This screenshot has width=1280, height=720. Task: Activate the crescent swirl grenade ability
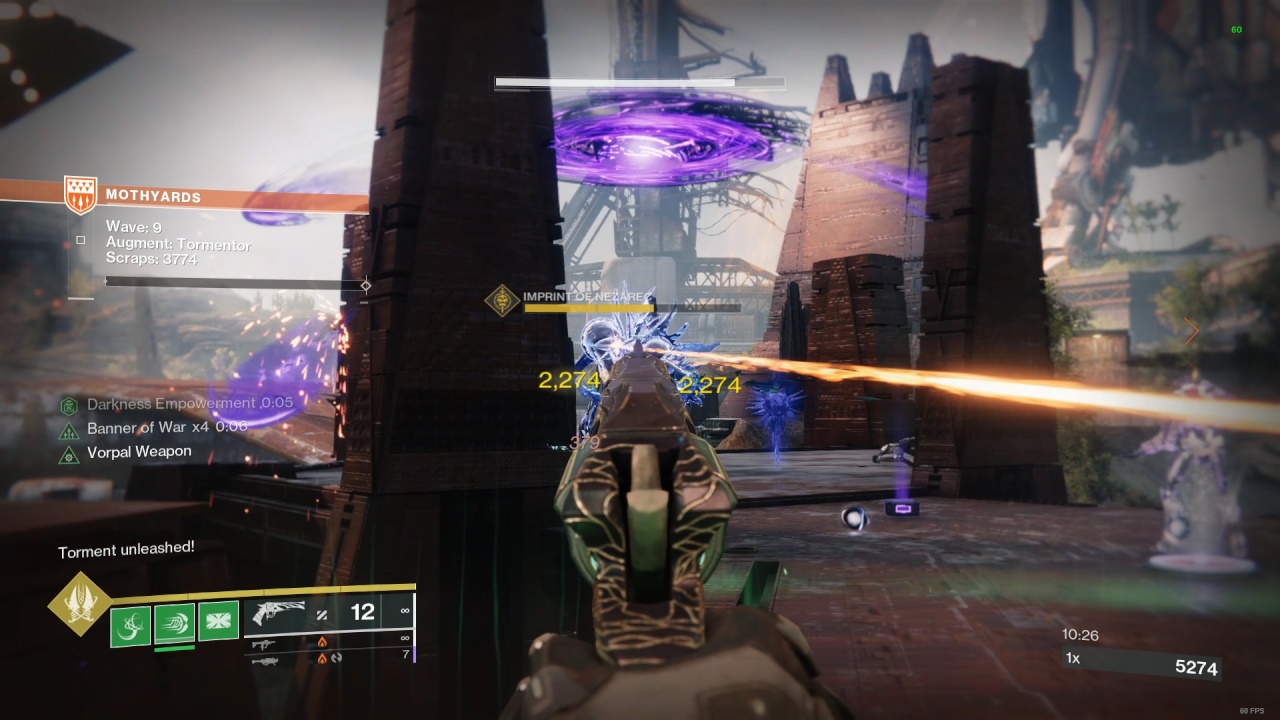click(130, 626)
